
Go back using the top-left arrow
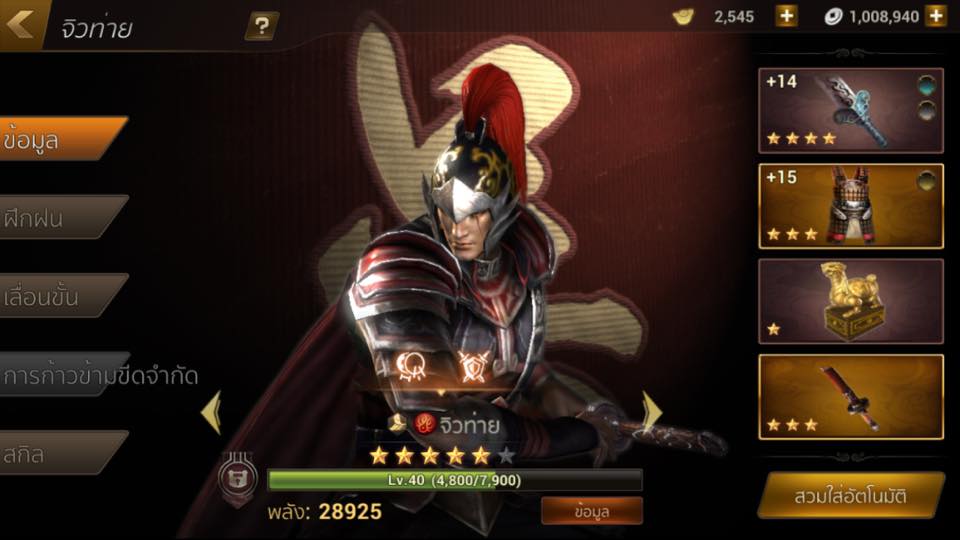20,22
